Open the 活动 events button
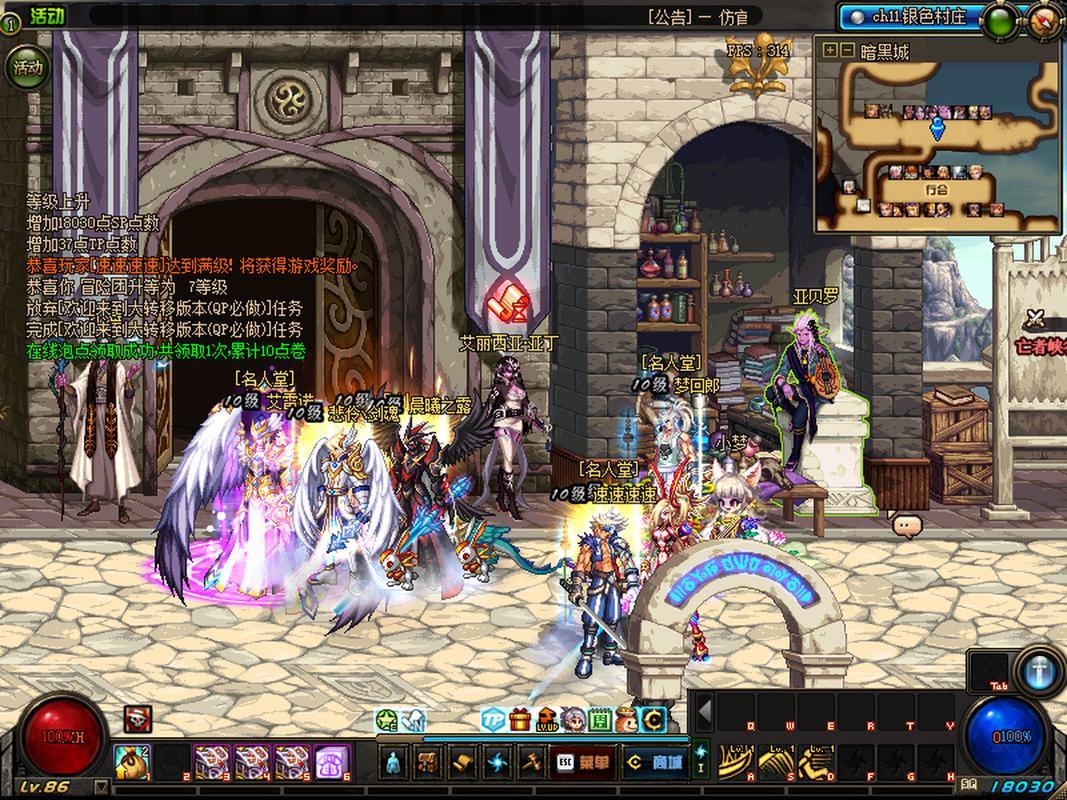 pyautogui.click(x=27, y=68)
